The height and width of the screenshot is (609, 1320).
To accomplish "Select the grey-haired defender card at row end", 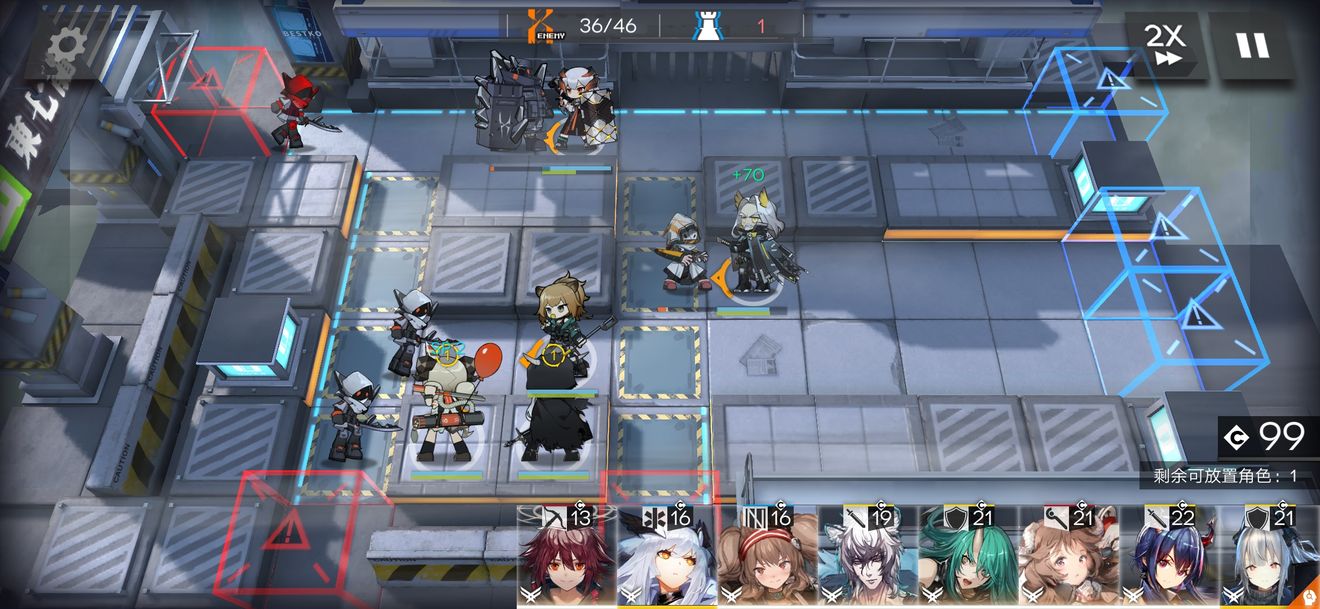I will click(1269, 558).
